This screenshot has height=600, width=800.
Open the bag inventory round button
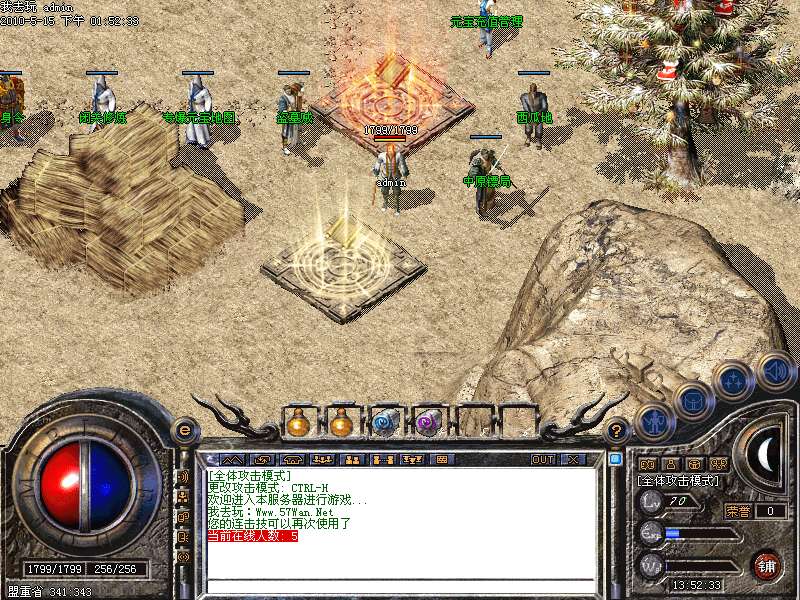[x=693, y=402]
